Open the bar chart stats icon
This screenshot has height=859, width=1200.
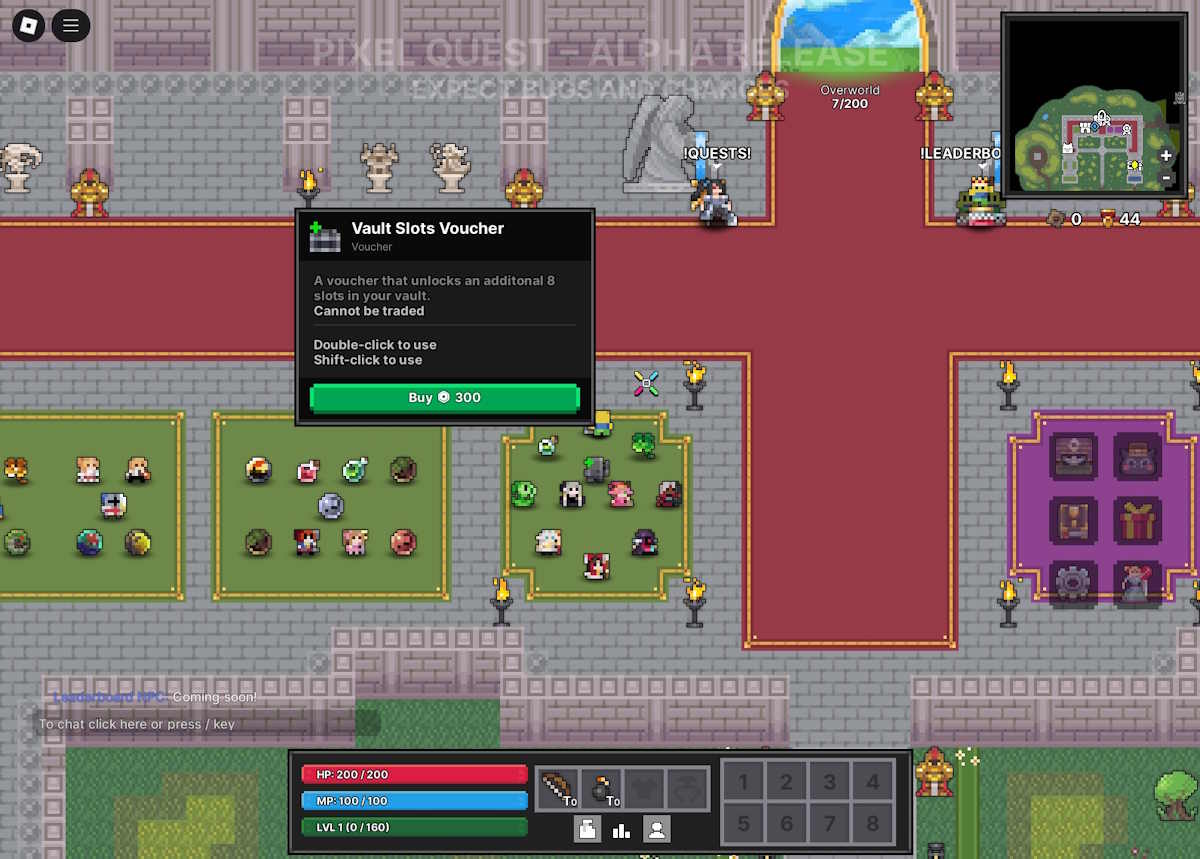click(622, 829)
